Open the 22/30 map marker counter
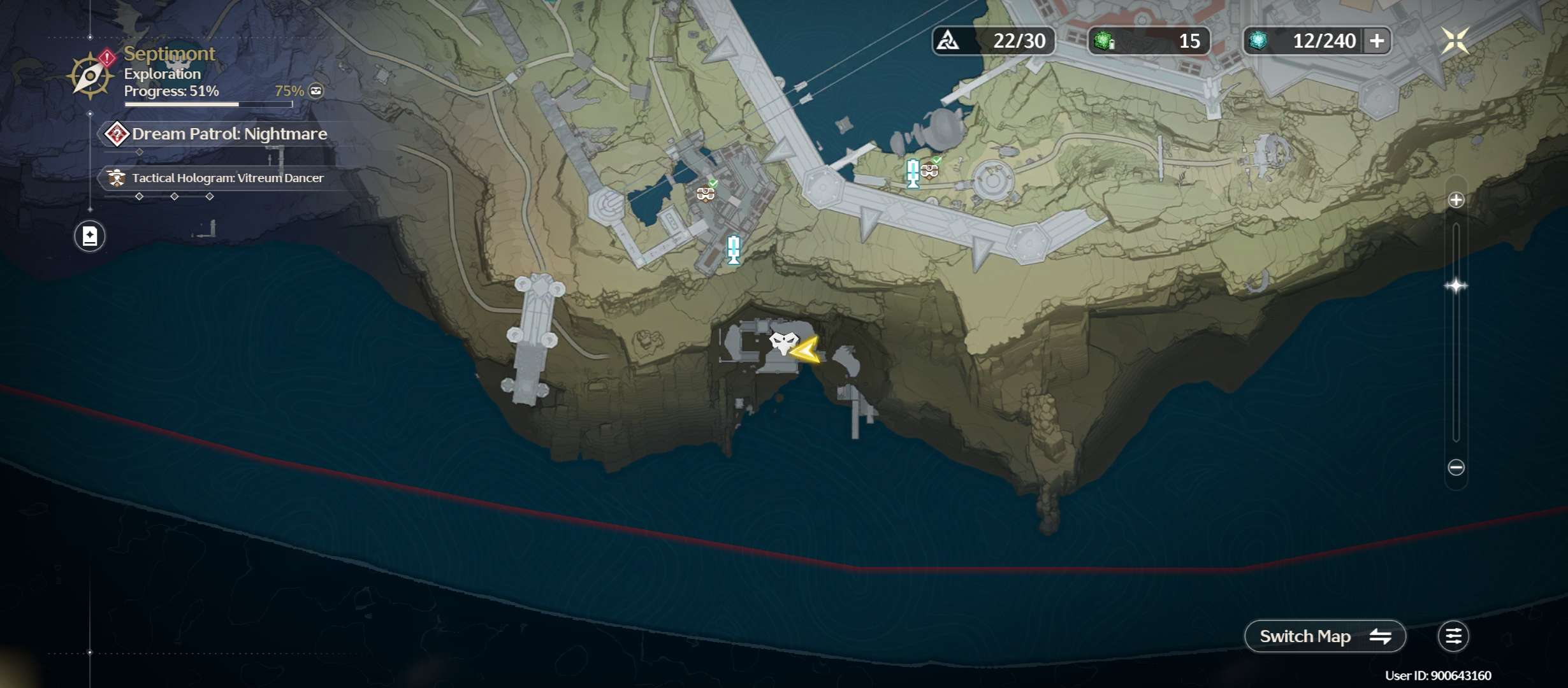 [993, 41]
